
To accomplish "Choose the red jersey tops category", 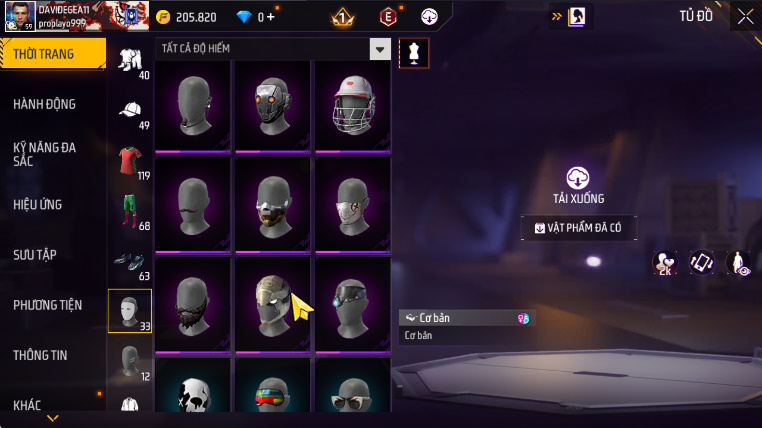I will coord(130,160).
